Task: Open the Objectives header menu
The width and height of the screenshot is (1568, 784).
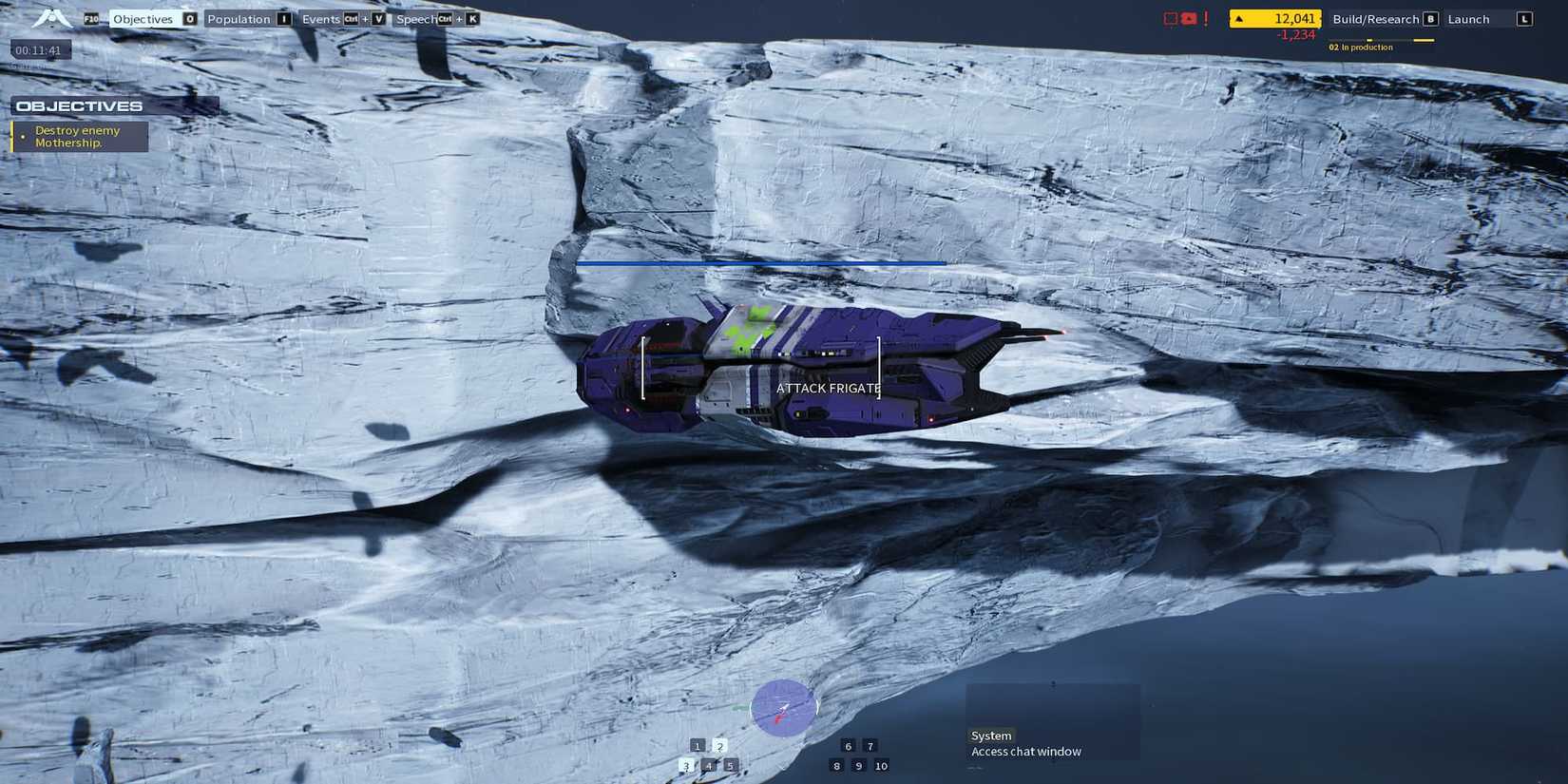Action: [81, 105]
